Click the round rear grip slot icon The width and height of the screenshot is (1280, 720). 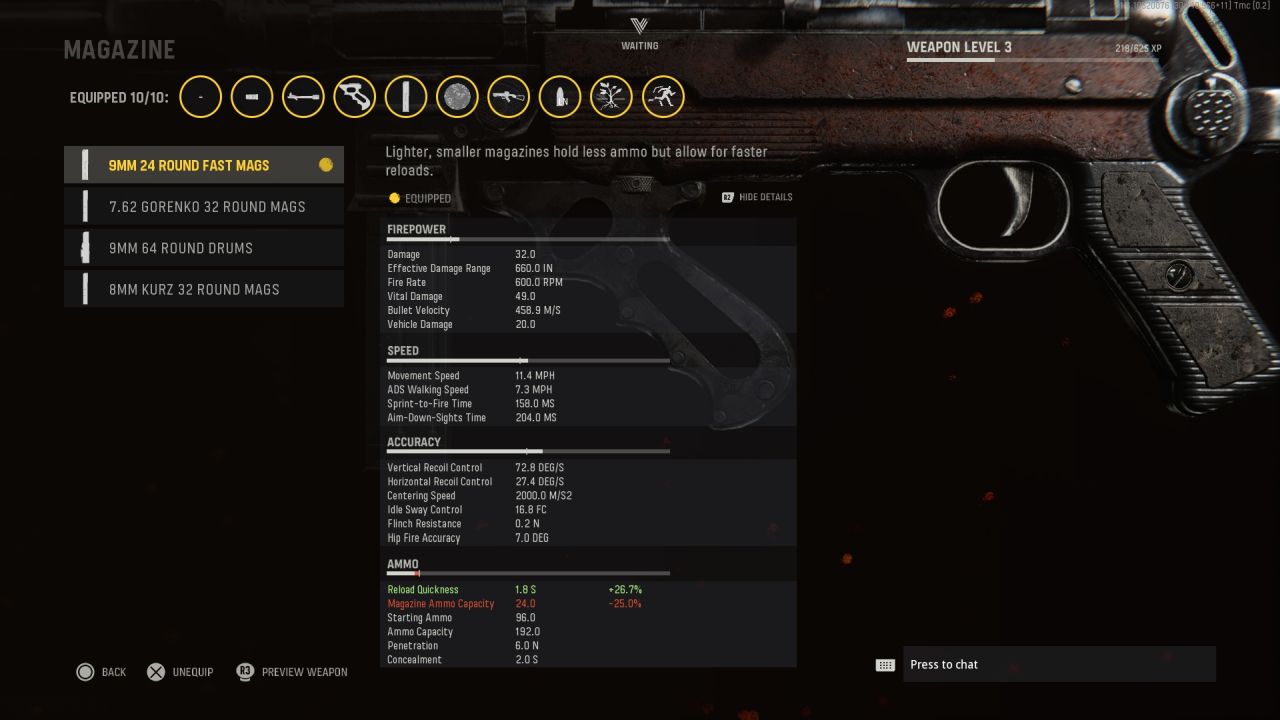click(457, 96)
